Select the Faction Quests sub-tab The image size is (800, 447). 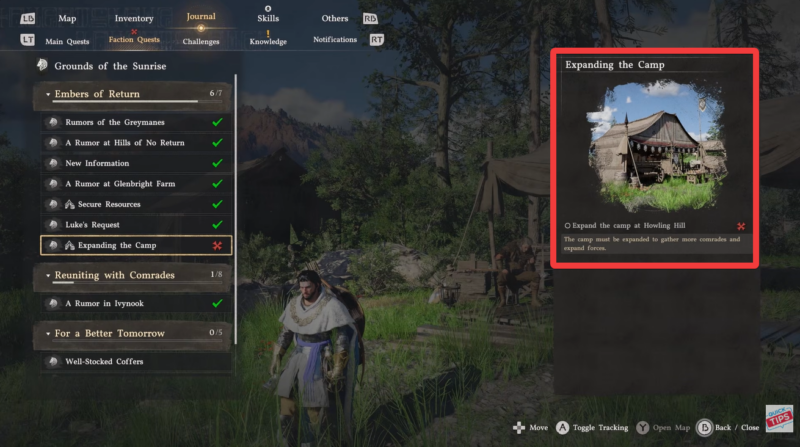(134, 40)
